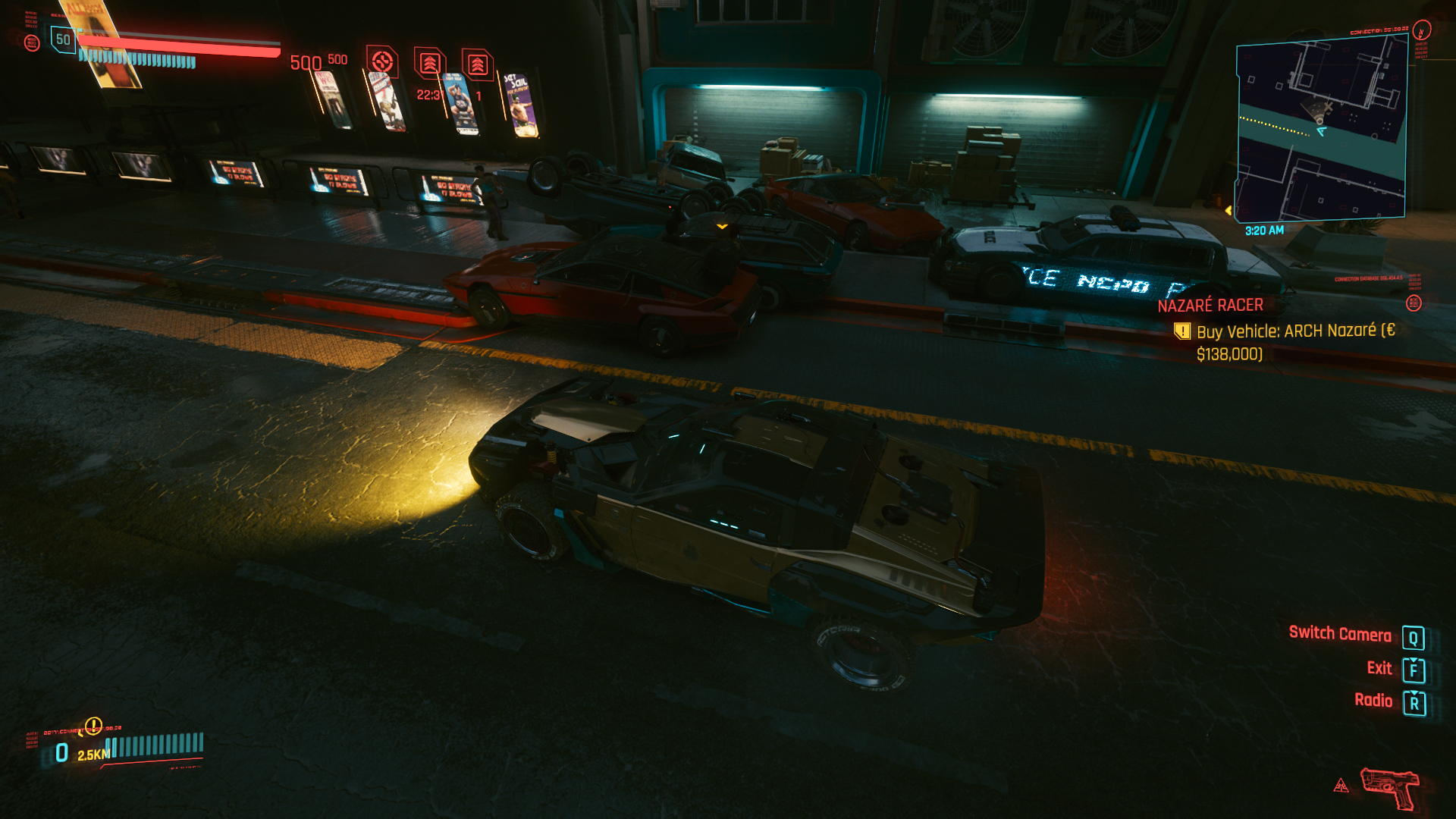Click the chevron buff icon with stack count 1
Screen dimensions: 1456x819
[477, 65]
